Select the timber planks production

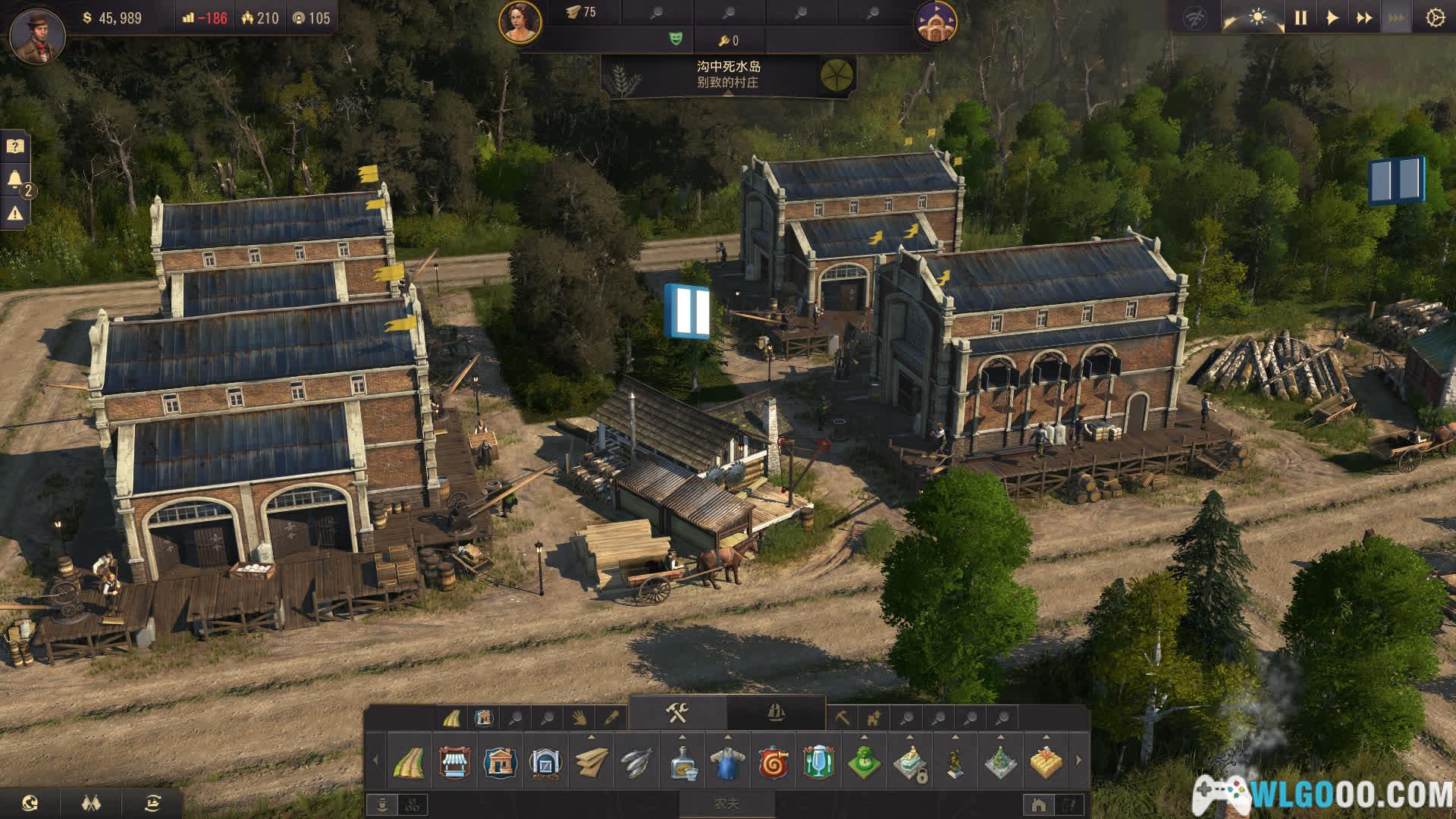tap(591, 761)
